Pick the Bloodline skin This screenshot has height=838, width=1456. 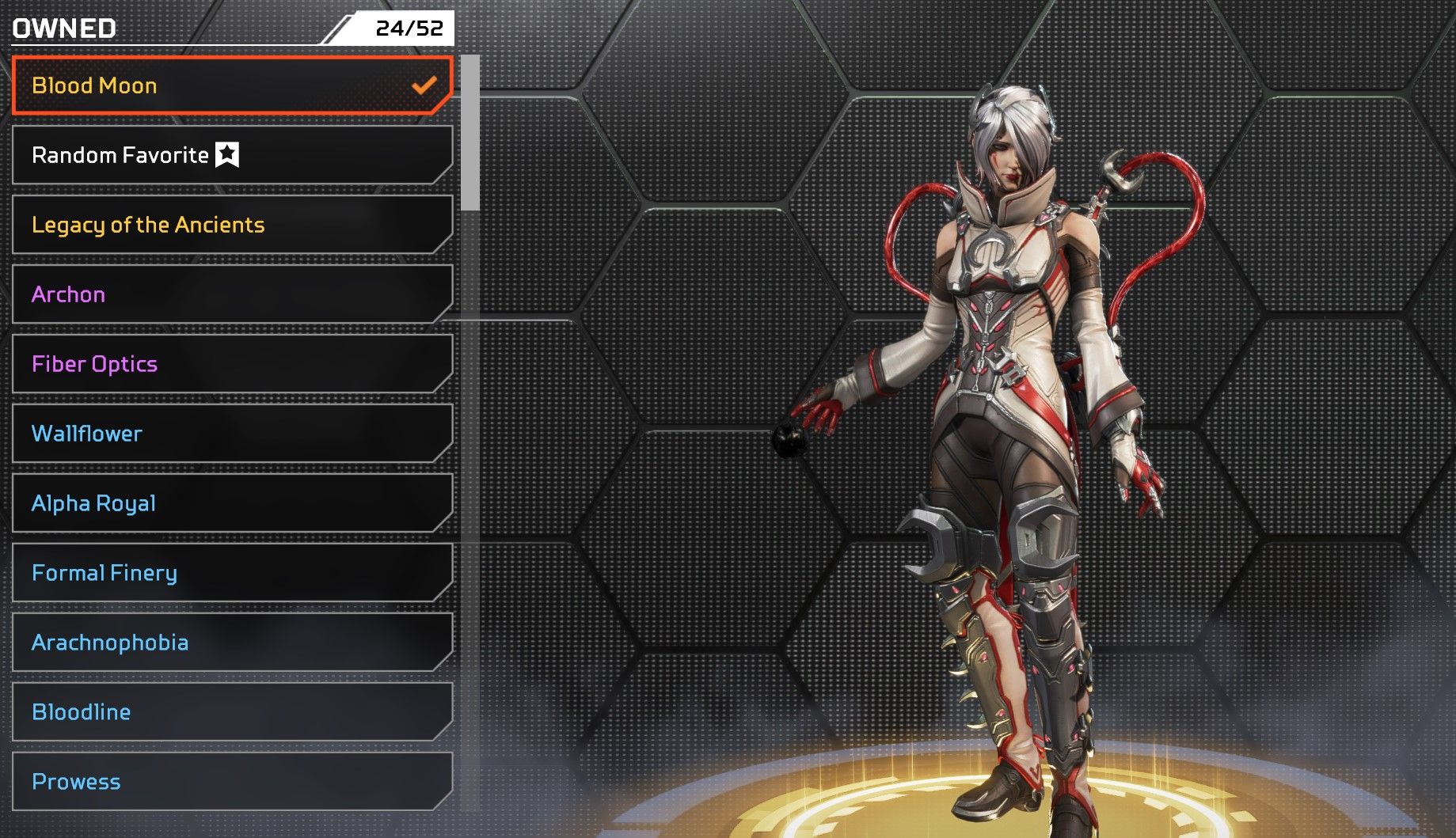pos(231,712)
